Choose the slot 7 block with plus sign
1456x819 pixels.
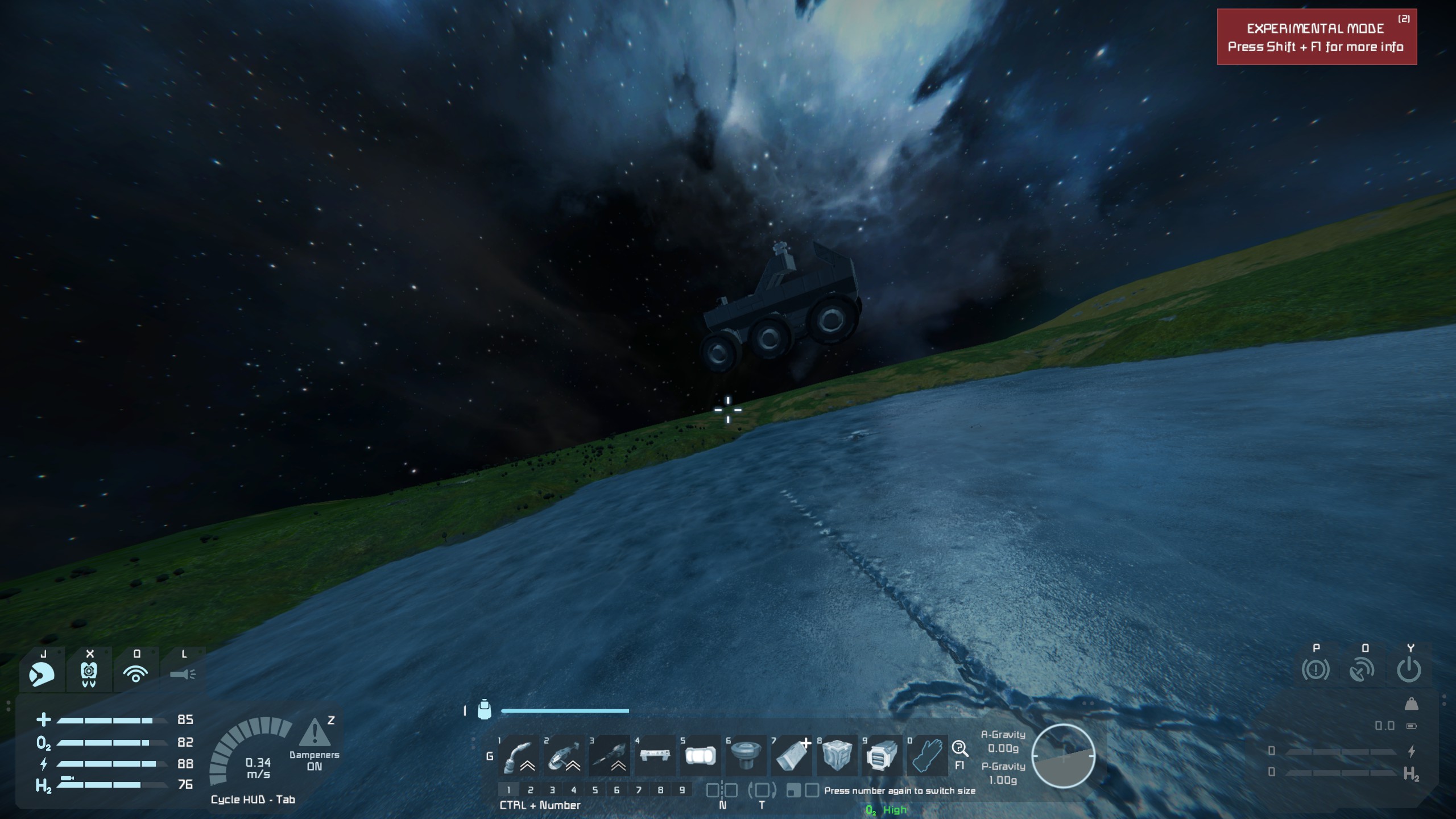[x=791, y=756]
